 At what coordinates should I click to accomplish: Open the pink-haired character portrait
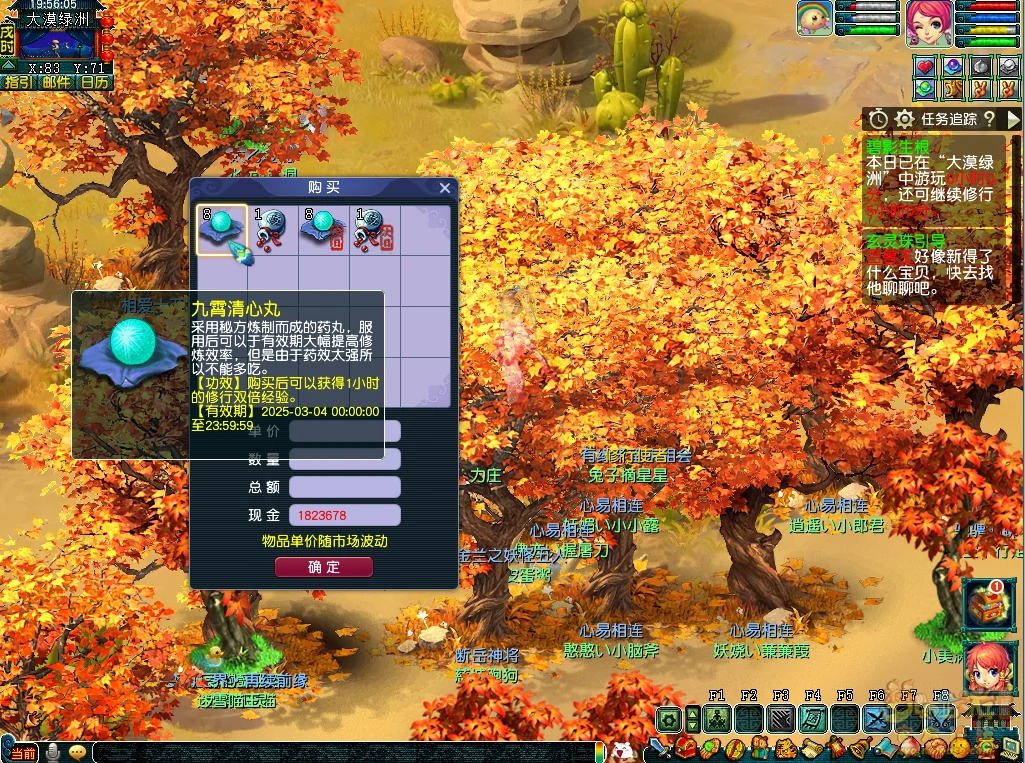[x=929, y=24]
